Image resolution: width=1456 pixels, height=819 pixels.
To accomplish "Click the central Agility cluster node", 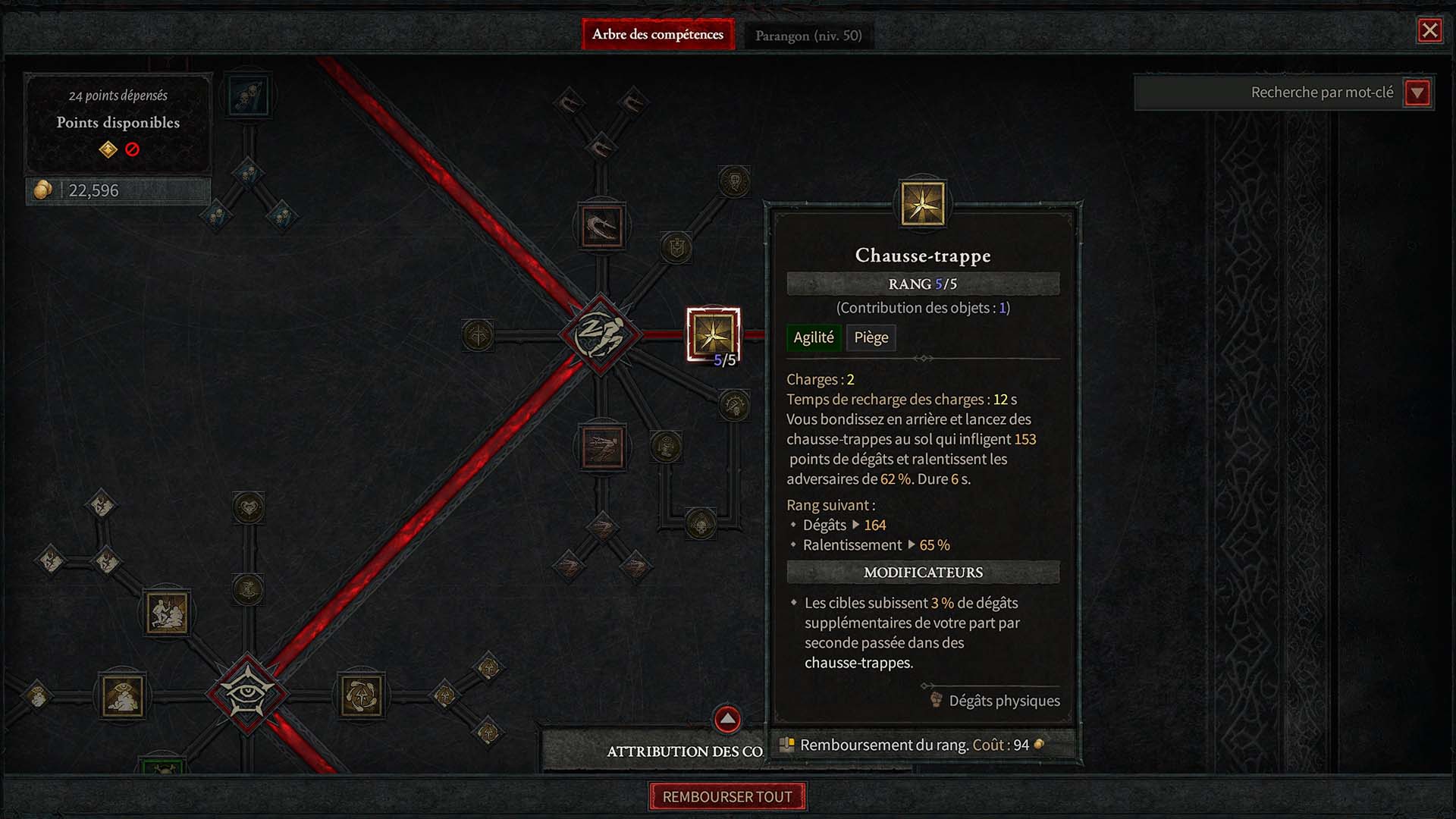I will coord(601,334).
